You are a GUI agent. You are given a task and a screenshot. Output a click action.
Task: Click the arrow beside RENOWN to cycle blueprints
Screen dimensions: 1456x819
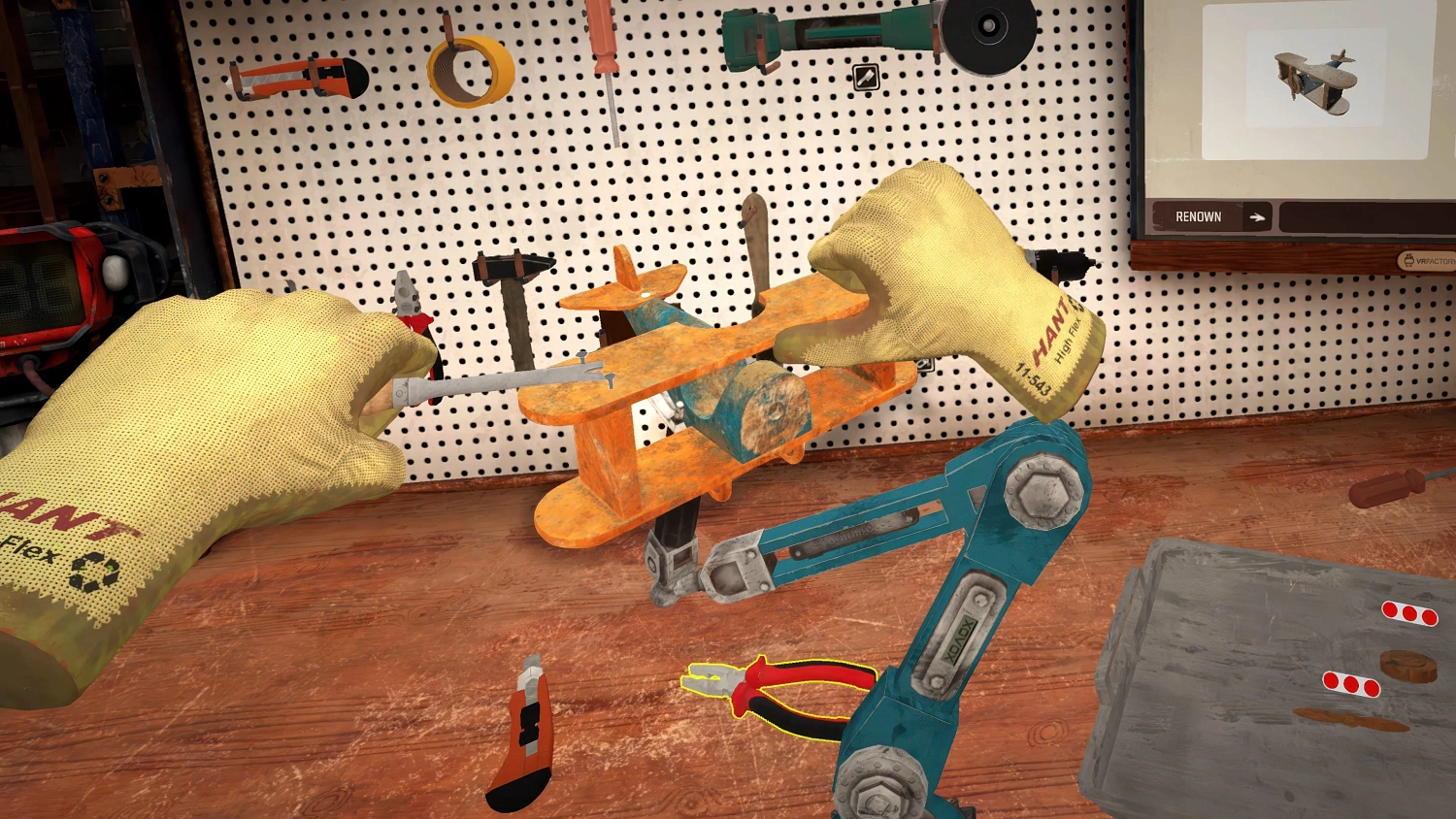pyautogui.click(x=1259, y=216)
